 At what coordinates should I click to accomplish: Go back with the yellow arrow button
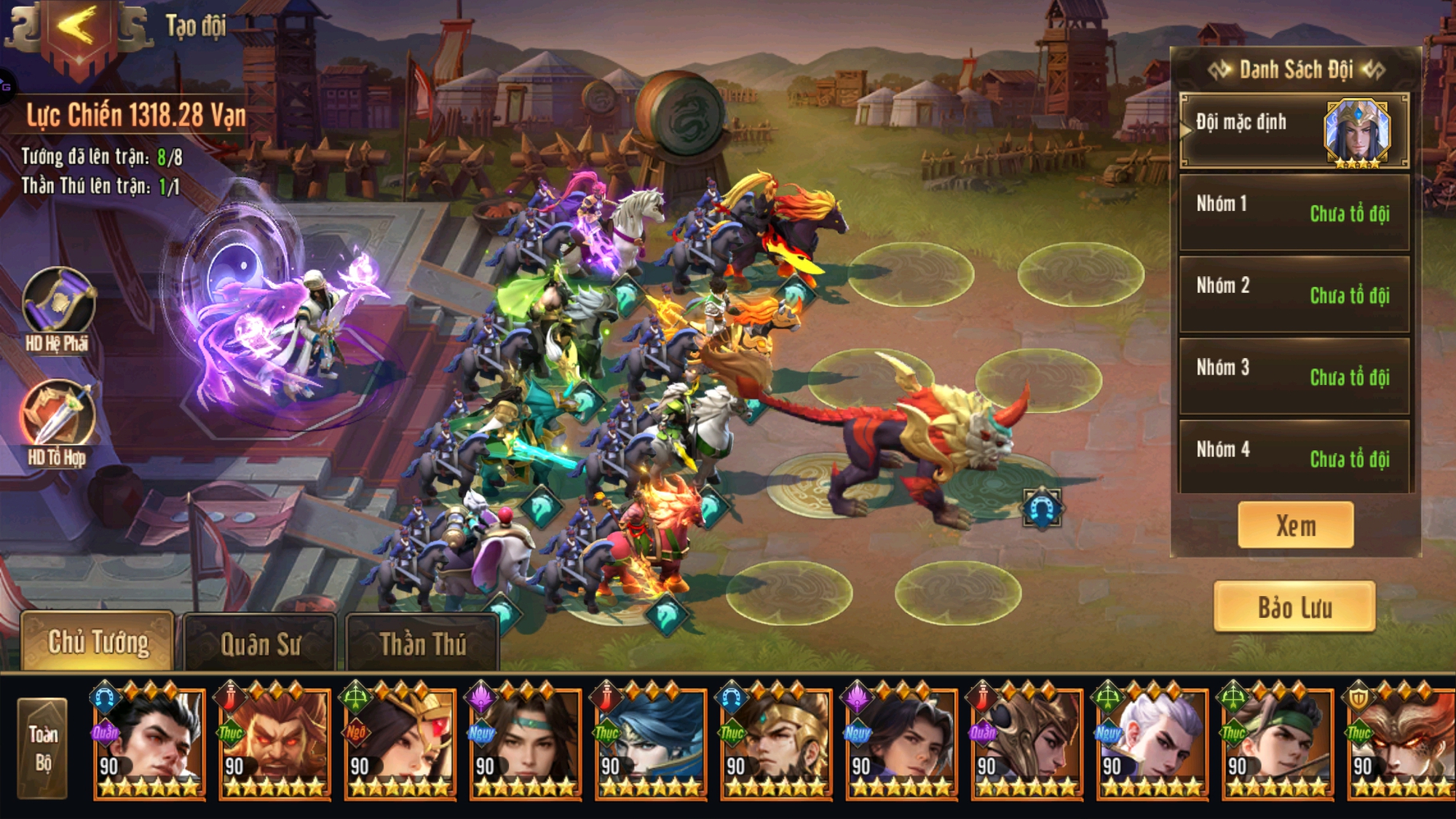coord(77,29)
